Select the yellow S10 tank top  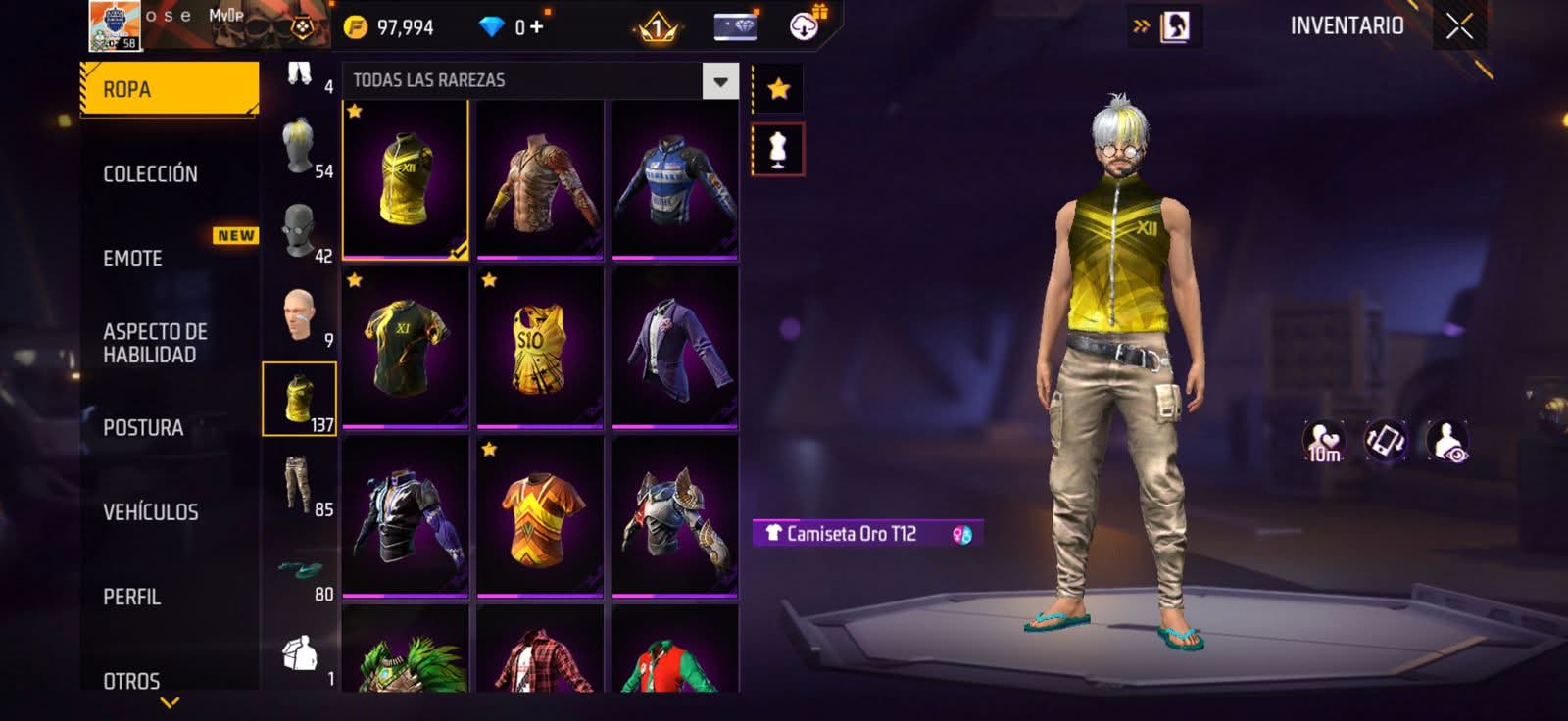pos(539,348)
